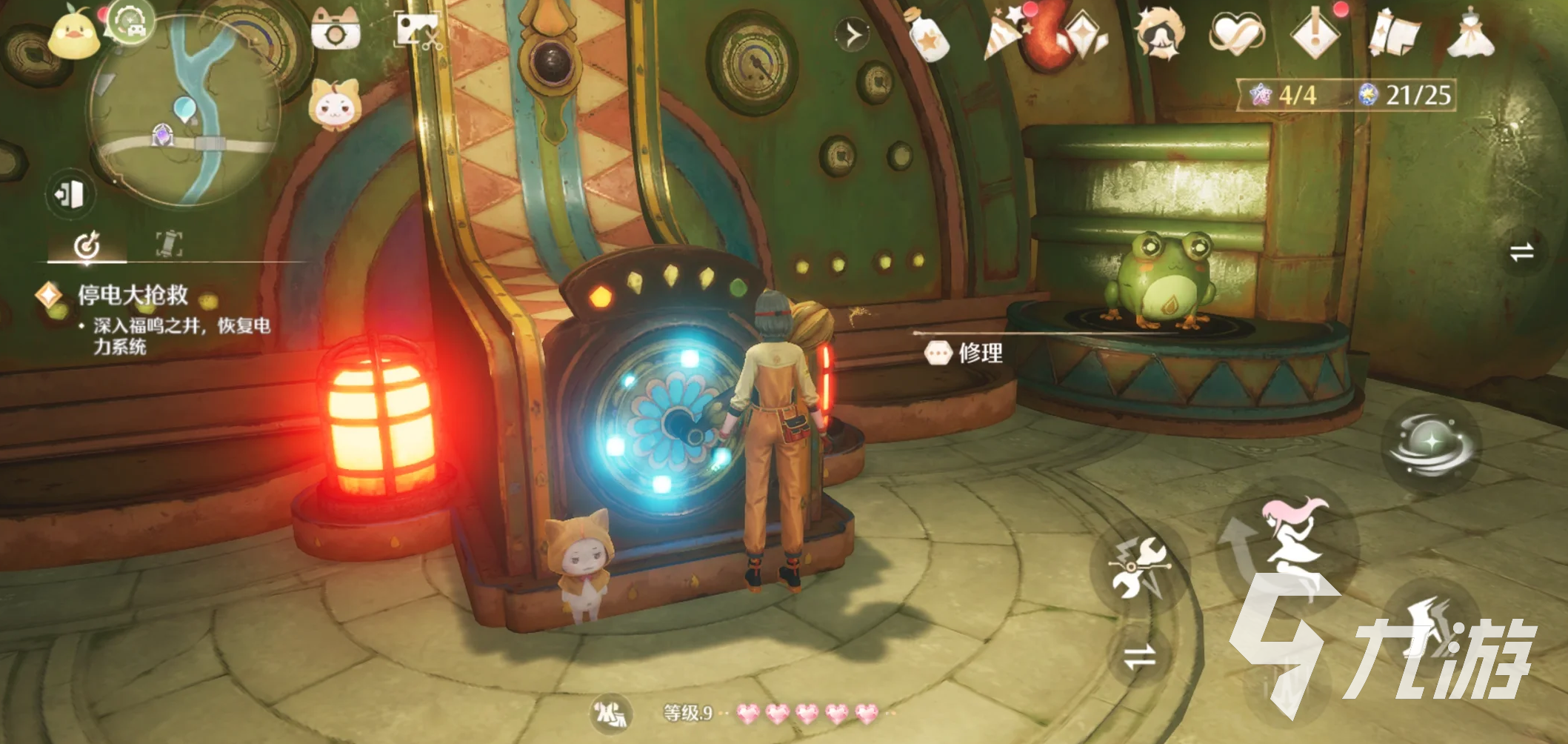Open the heart-shaped icon menu

click(x=1235, y=35)
